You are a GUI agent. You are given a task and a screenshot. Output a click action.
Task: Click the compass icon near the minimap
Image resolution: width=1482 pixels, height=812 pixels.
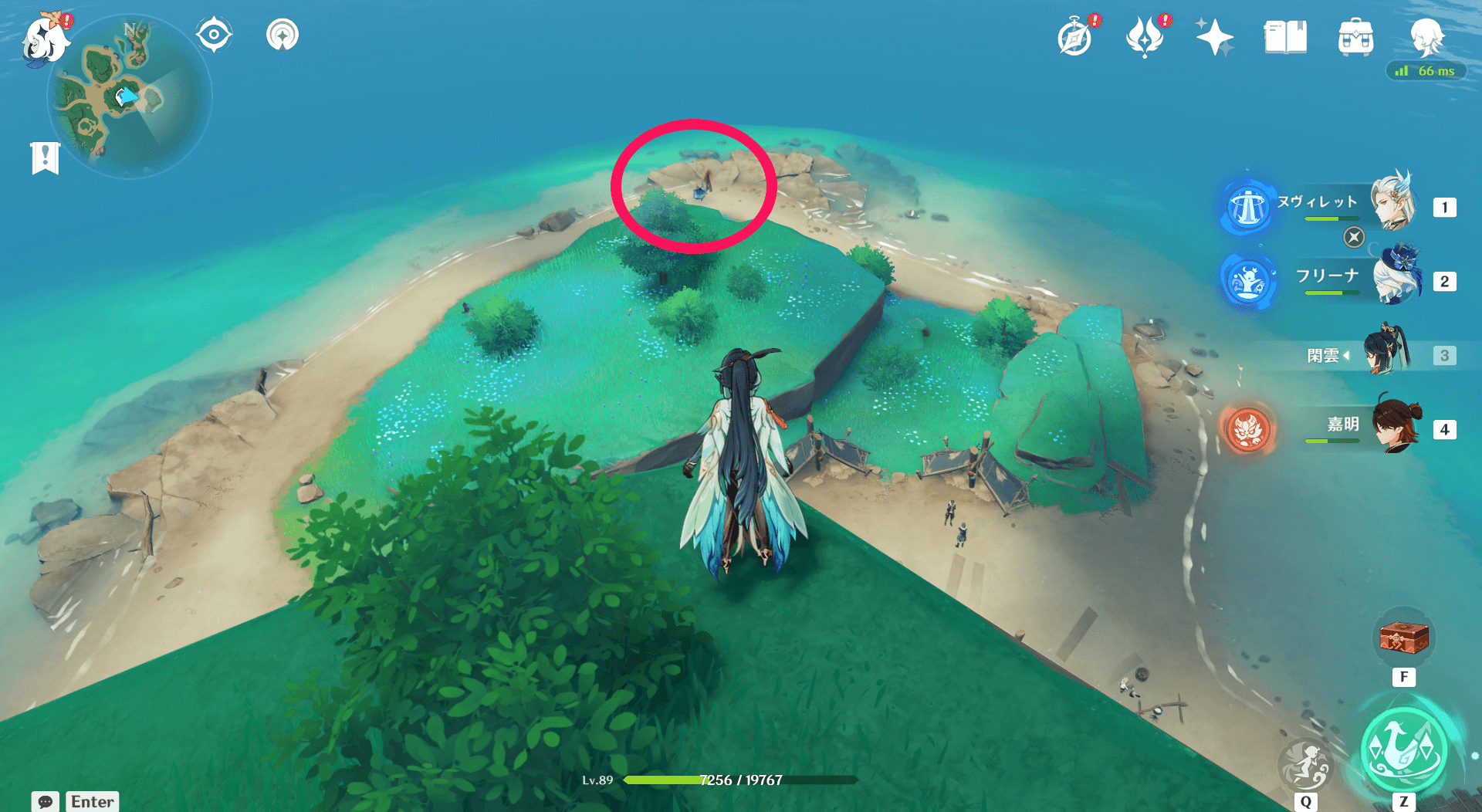click(214, 33)
